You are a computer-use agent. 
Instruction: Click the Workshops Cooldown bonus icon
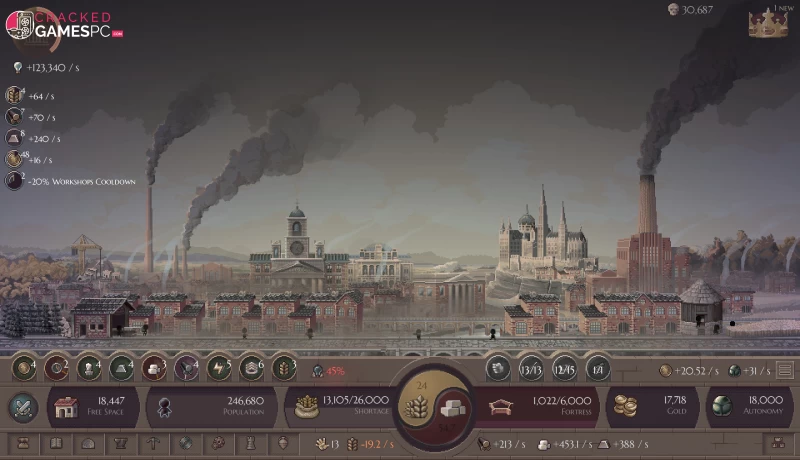[x=15, y=181]
